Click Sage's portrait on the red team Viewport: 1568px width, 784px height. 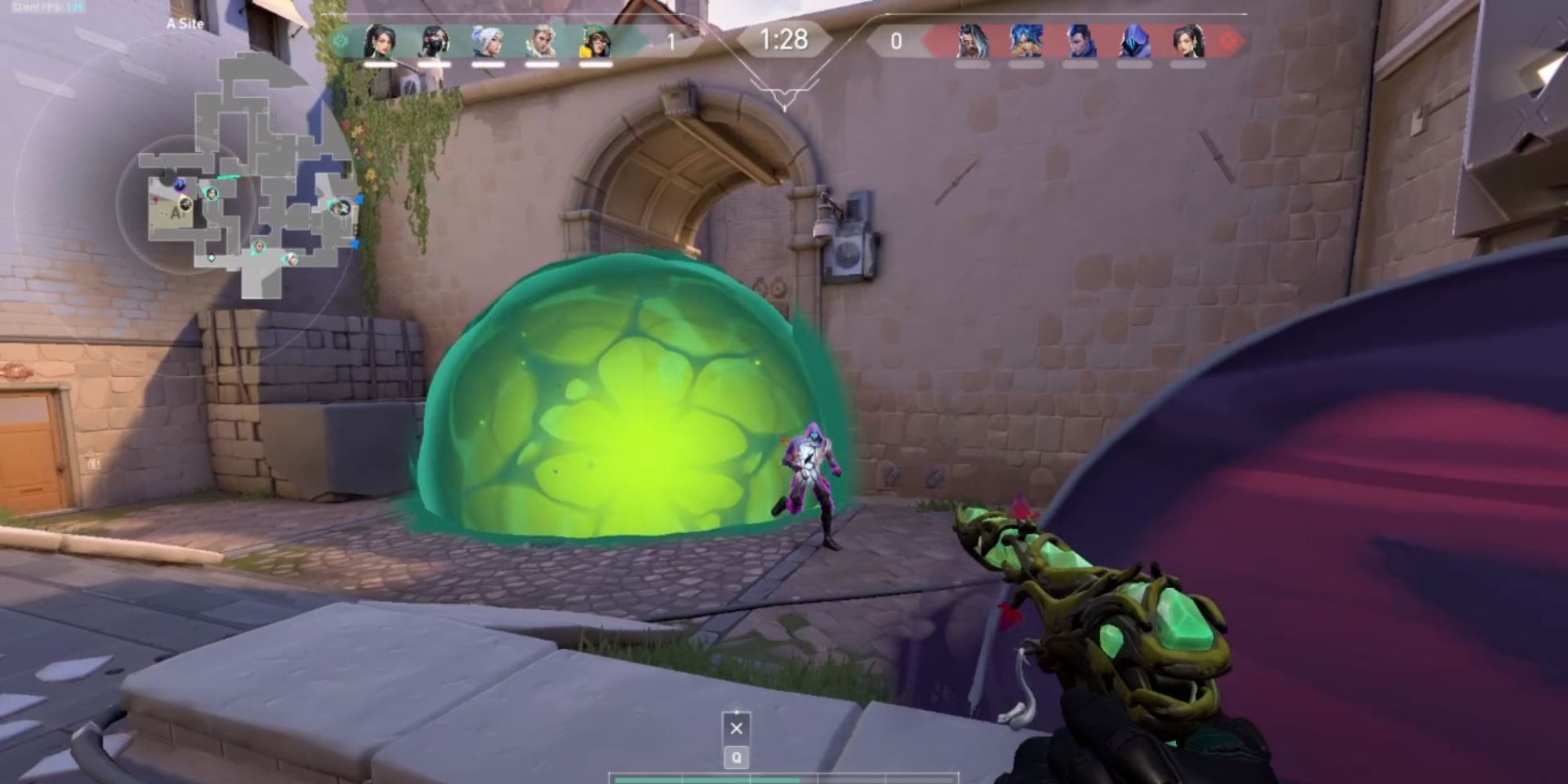pos(1188,41)
